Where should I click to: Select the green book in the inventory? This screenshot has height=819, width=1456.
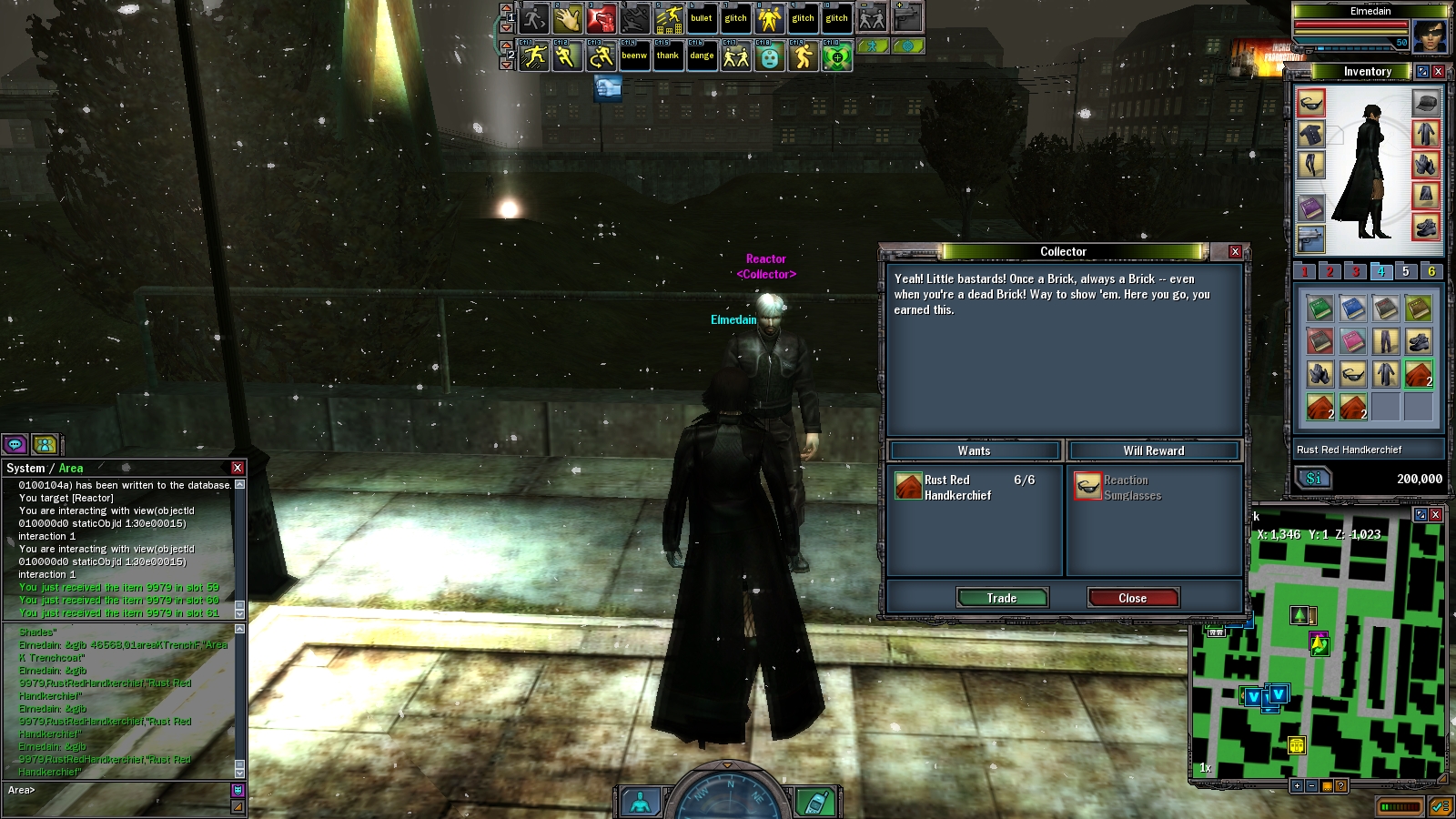click(1319, 308)
